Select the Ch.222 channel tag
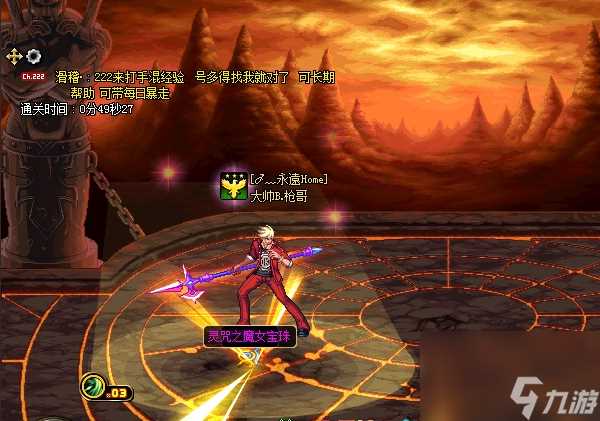 click(31, 75)
